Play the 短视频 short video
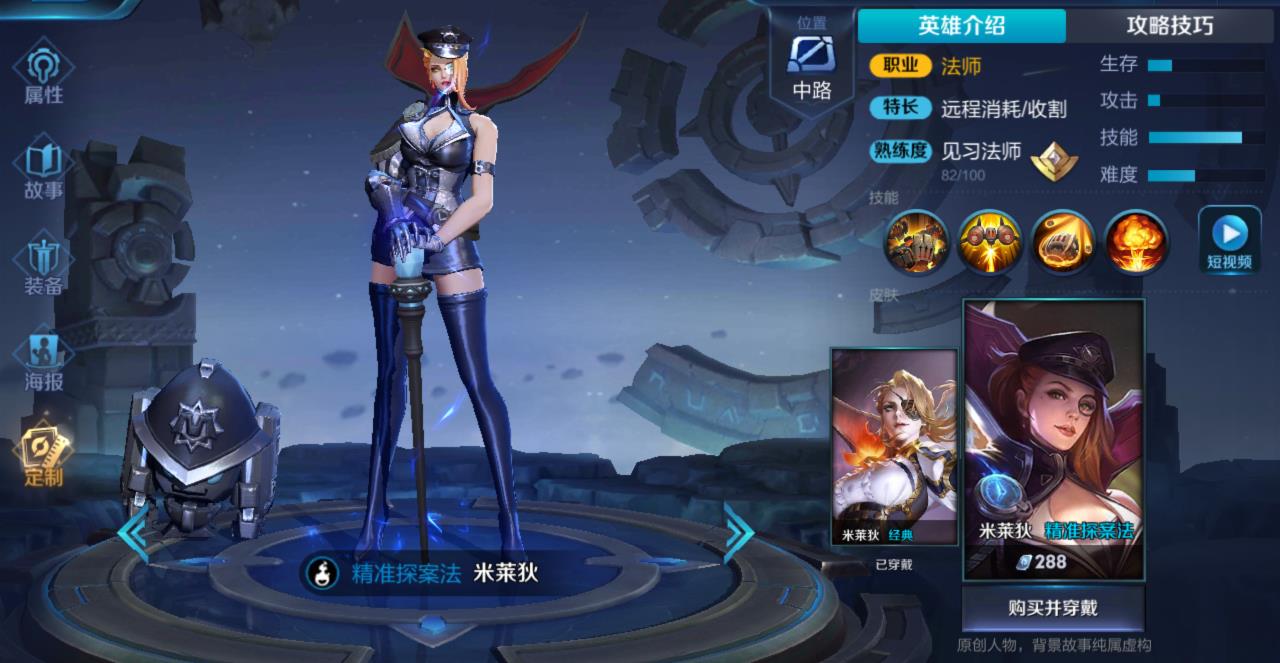Screen dimensions: 1280x663 tap(1229, 241)
